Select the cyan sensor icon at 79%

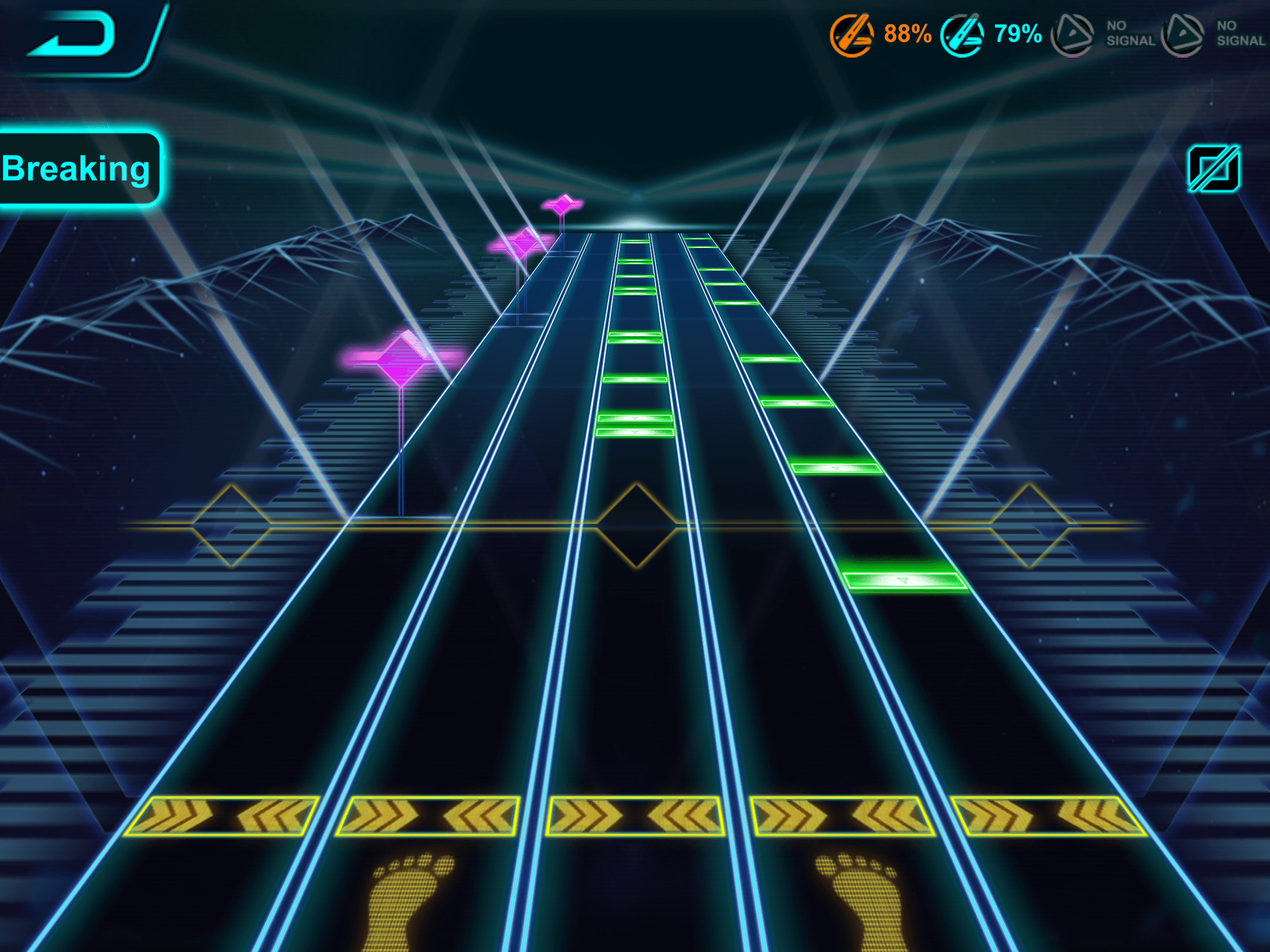point(962,35)
